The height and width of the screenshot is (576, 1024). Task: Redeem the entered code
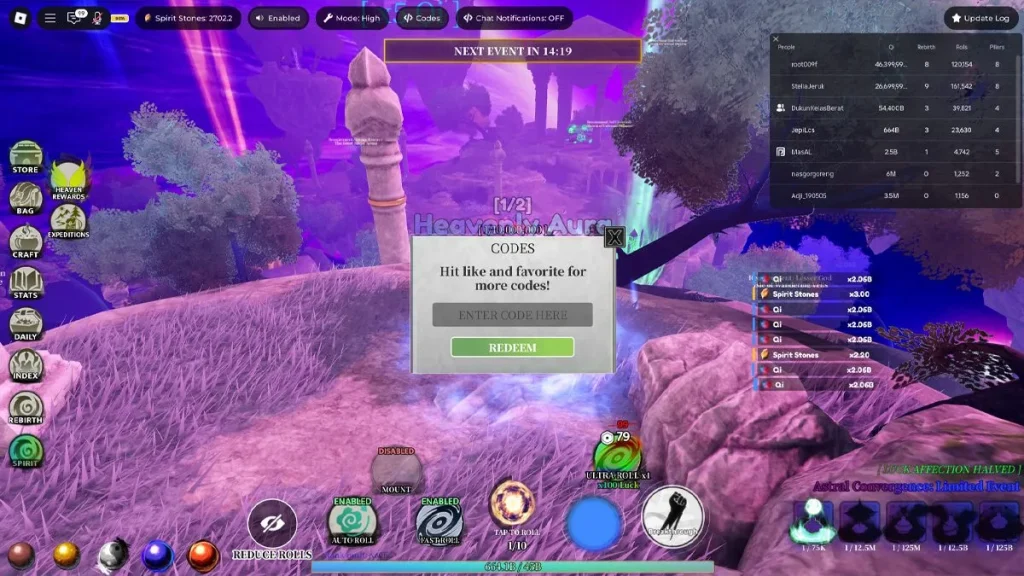[512, 347]
